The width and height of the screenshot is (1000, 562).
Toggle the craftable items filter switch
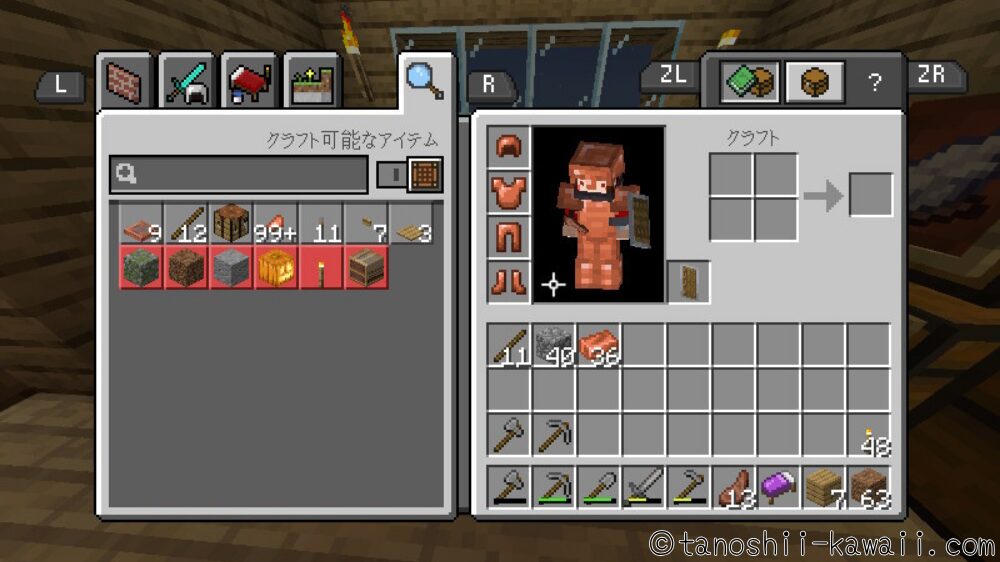coord(411,174)
